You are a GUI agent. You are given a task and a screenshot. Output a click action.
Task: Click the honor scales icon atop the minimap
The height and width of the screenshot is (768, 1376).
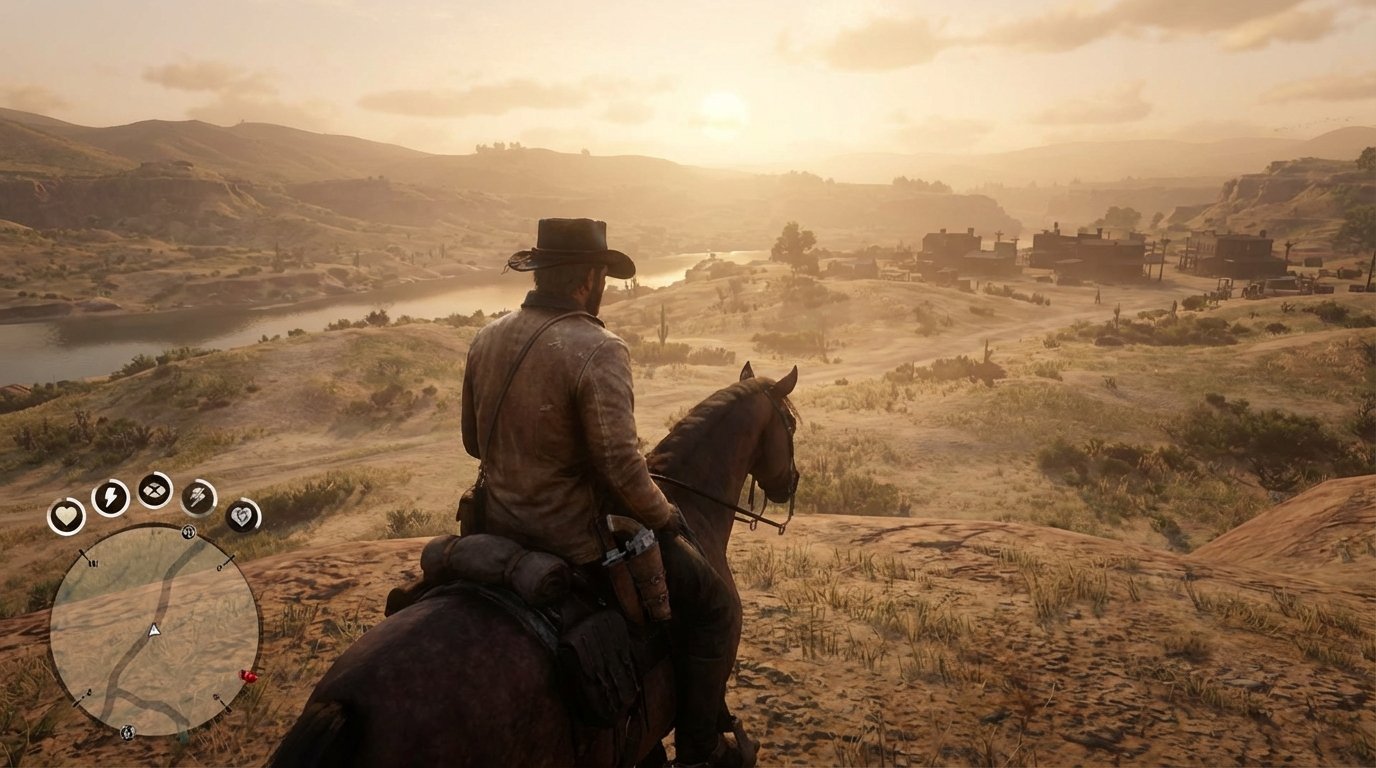187,533
